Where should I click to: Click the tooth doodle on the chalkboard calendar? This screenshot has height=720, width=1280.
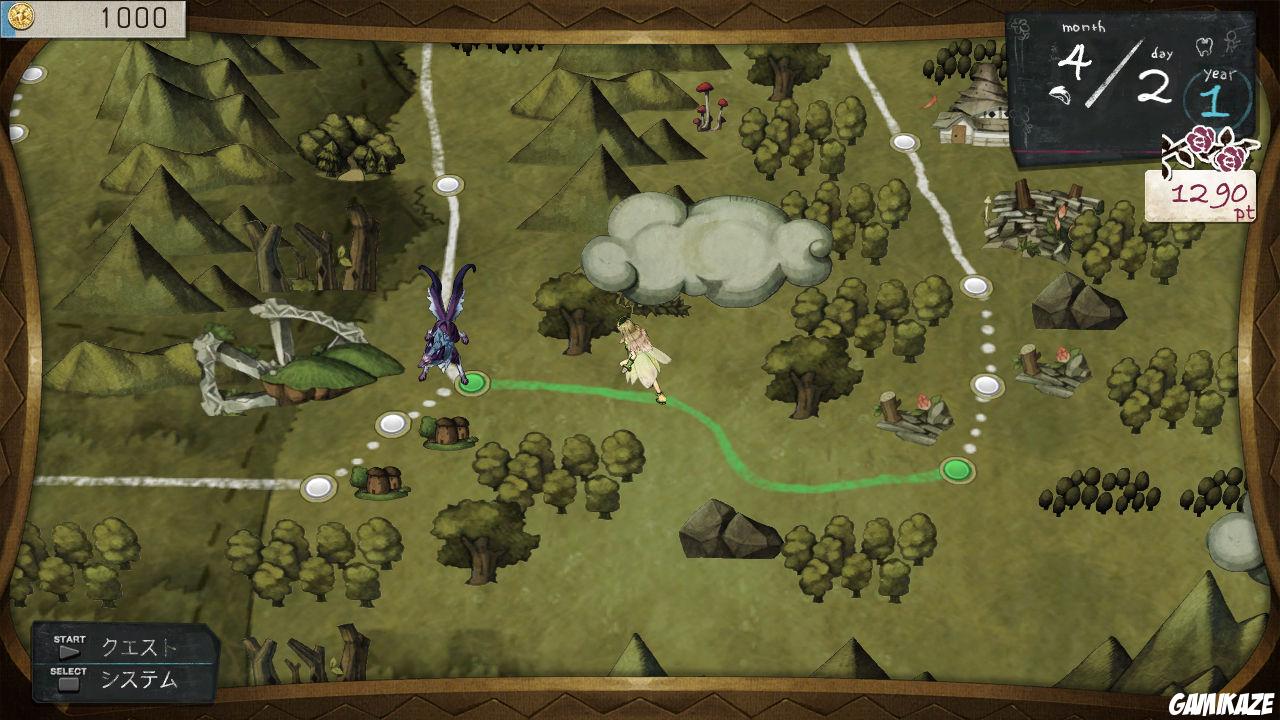coord(1203,48)
